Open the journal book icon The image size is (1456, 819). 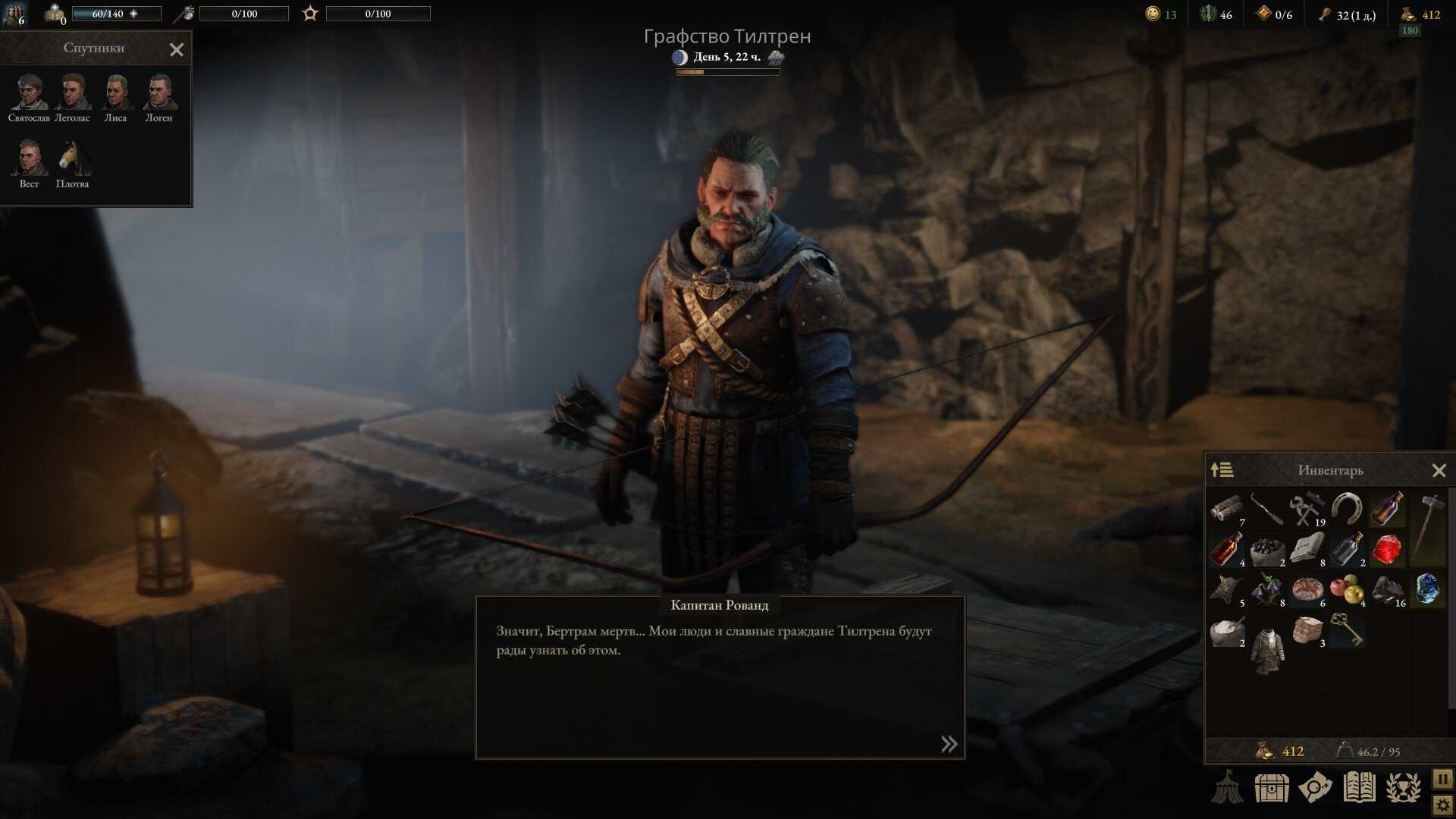[x=1360, y=789]
